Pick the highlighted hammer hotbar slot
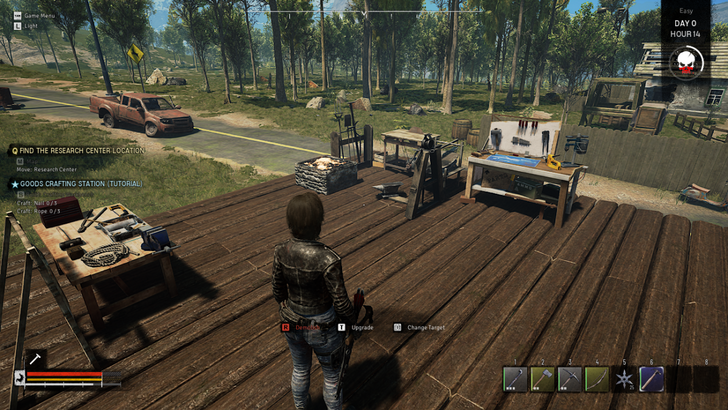This screenshot has height=410, width=728. (652, 380)
